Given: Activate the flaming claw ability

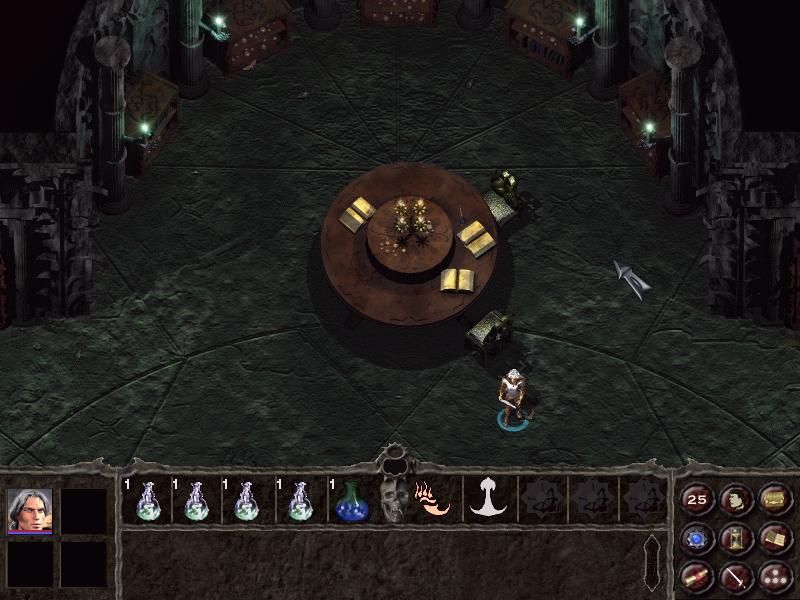Looking at the screenshot, I should [x=436, y=498].
